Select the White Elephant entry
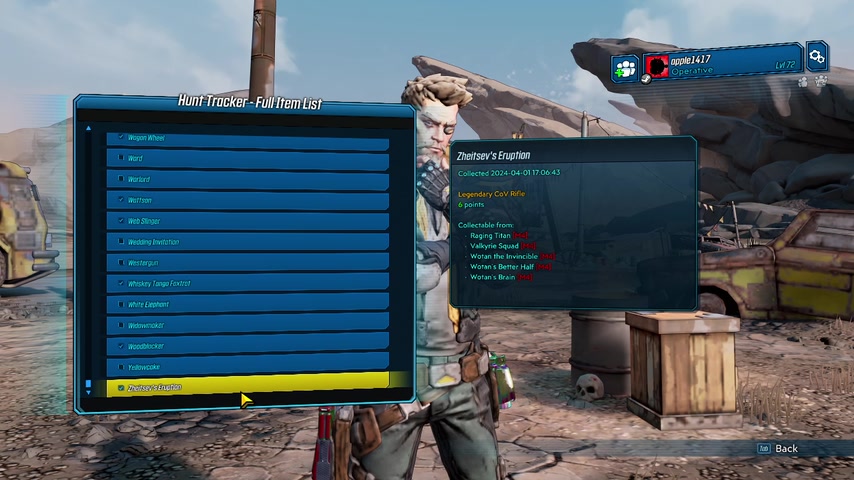This screenshot has width=854, height=480. [247, 305]
